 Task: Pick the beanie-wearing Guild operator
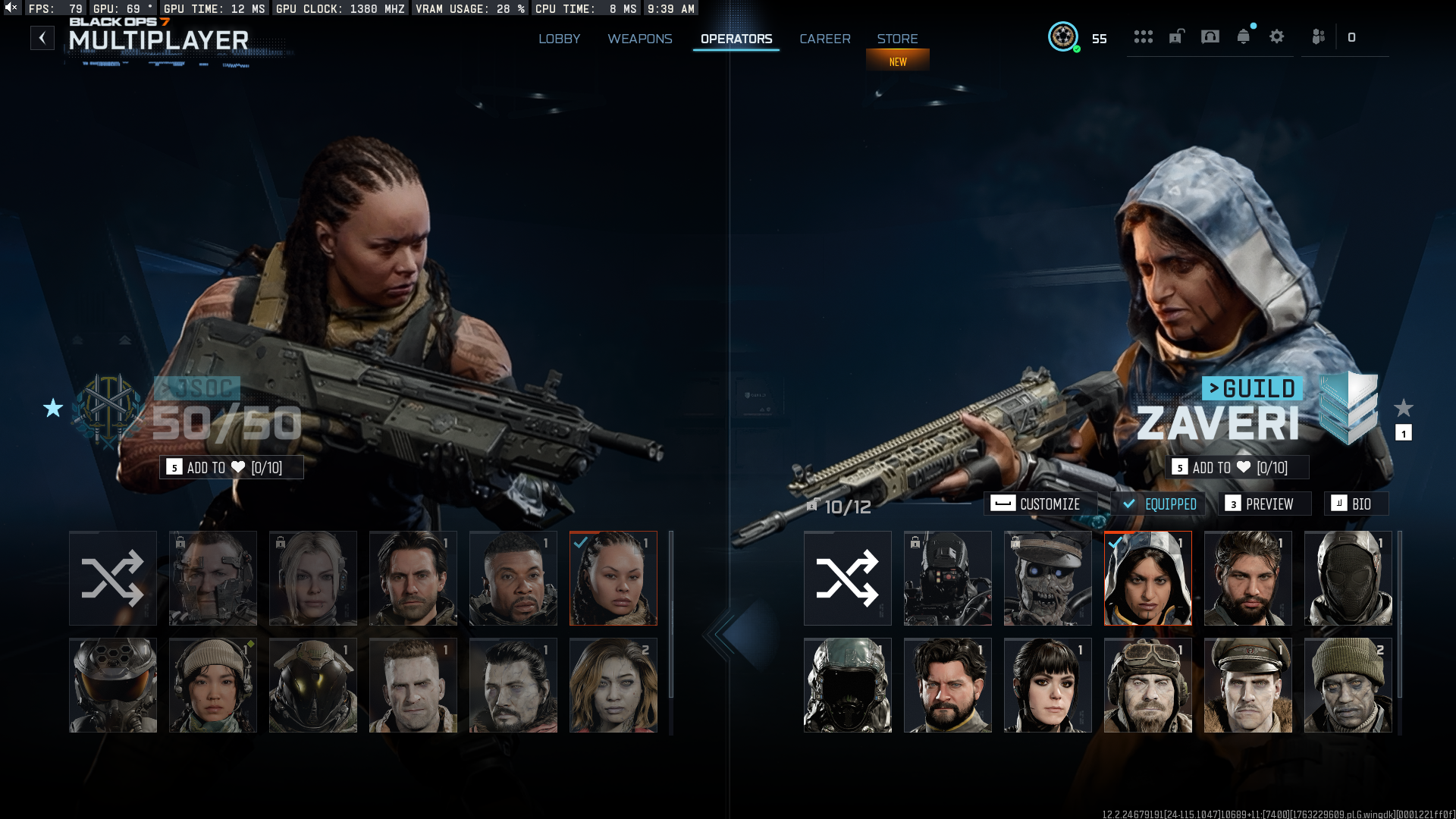point(1348,686)
